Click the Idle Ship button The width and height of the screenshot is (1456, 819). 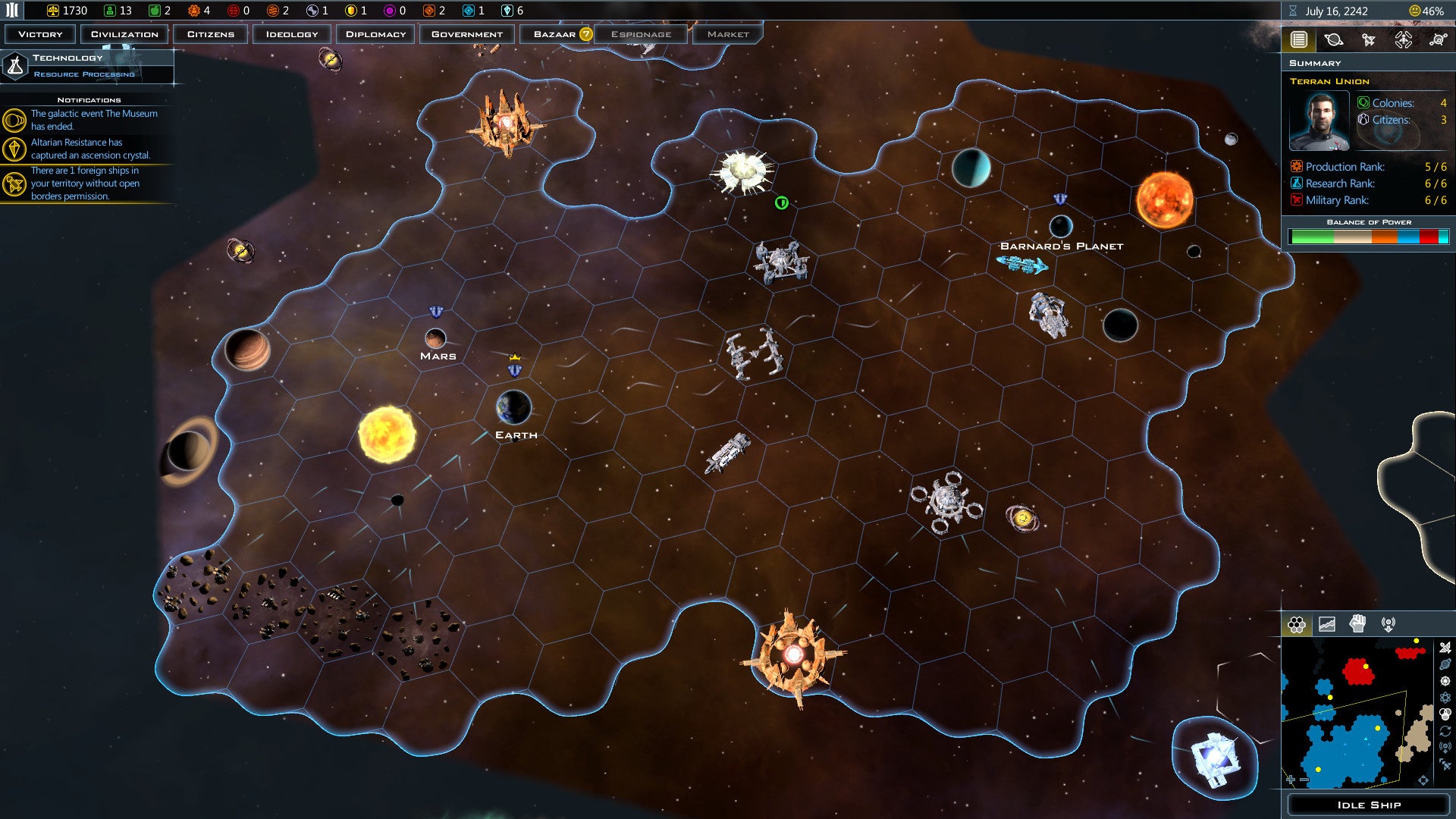[x=1368, y=805]
